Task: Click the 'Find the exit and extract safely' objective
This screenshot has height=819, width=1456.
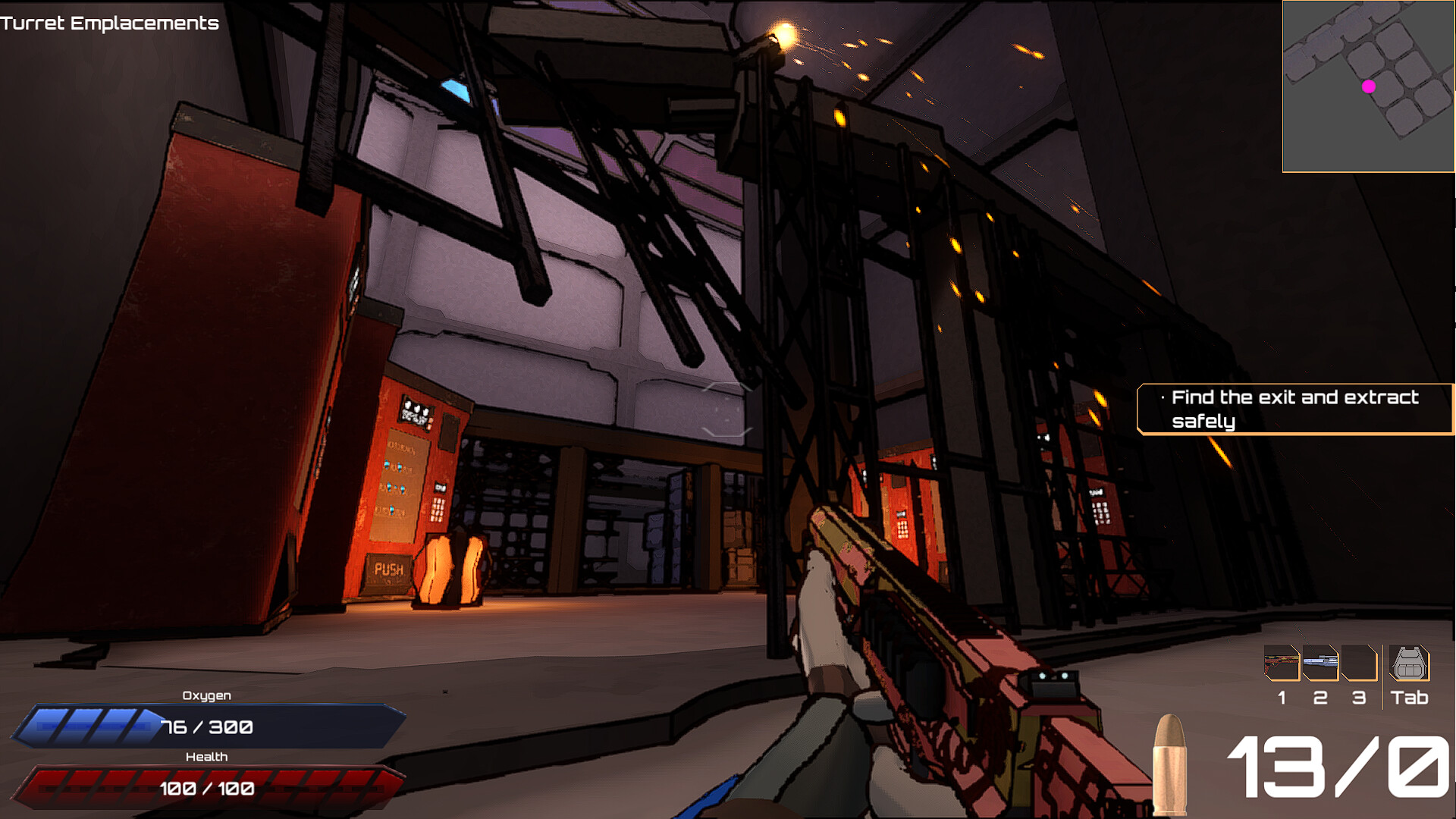Action: click(x=1293, y=409)
